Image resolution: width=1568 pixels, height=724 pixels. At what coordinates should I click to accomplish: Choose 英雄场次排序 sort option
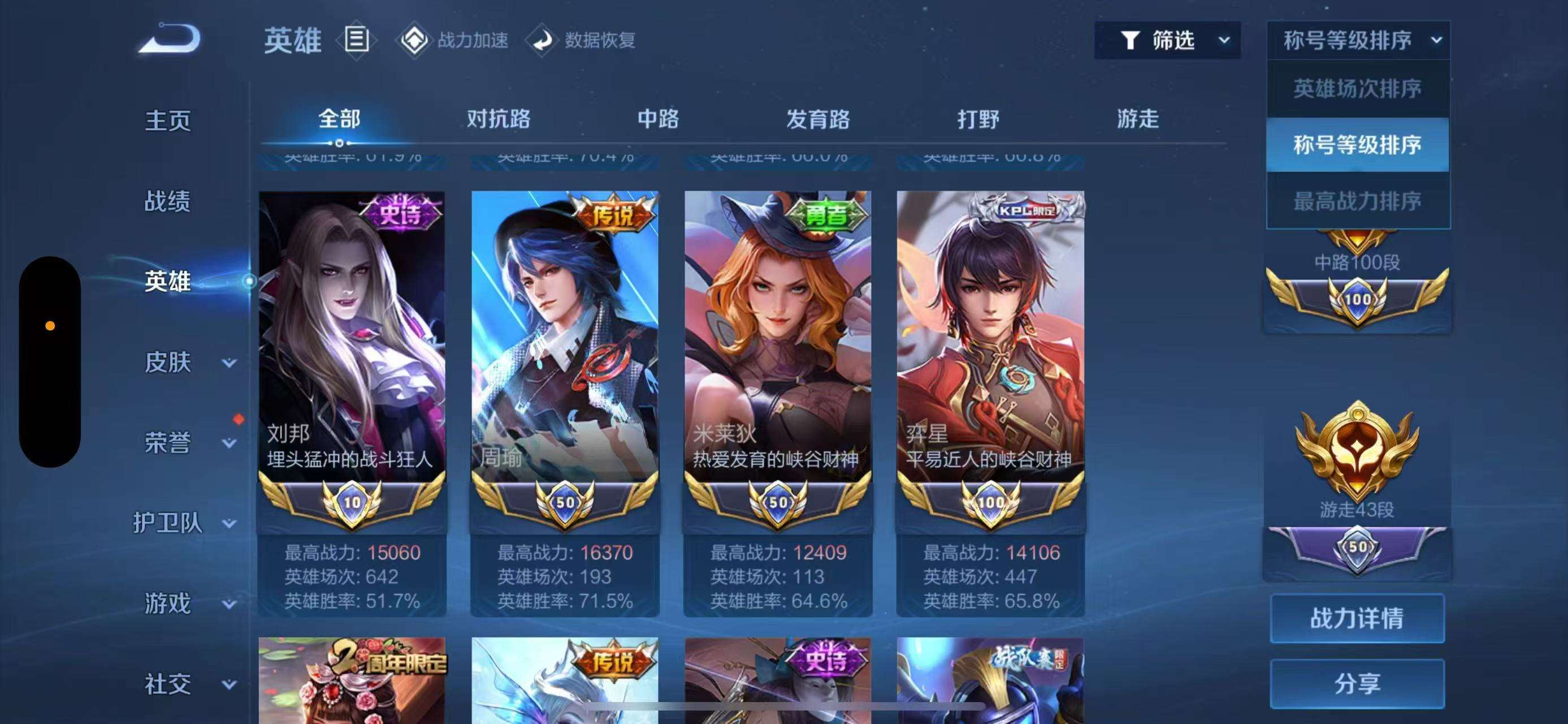click(1357, 89)
